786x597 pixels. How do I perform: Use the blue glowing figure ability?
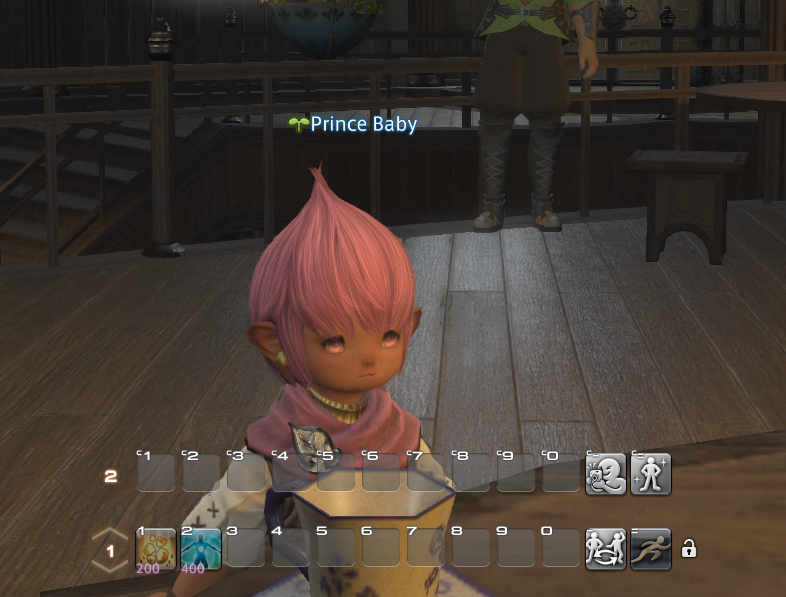click(200, 549)
